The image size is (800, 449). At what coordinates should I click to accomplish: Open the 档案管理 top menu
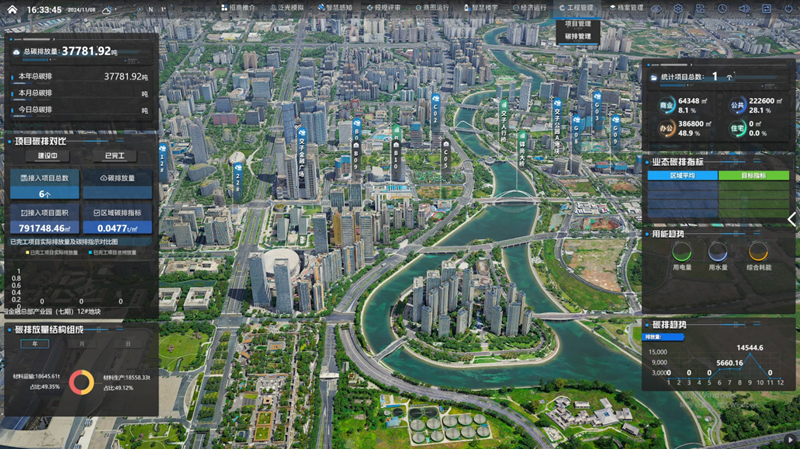626,8
